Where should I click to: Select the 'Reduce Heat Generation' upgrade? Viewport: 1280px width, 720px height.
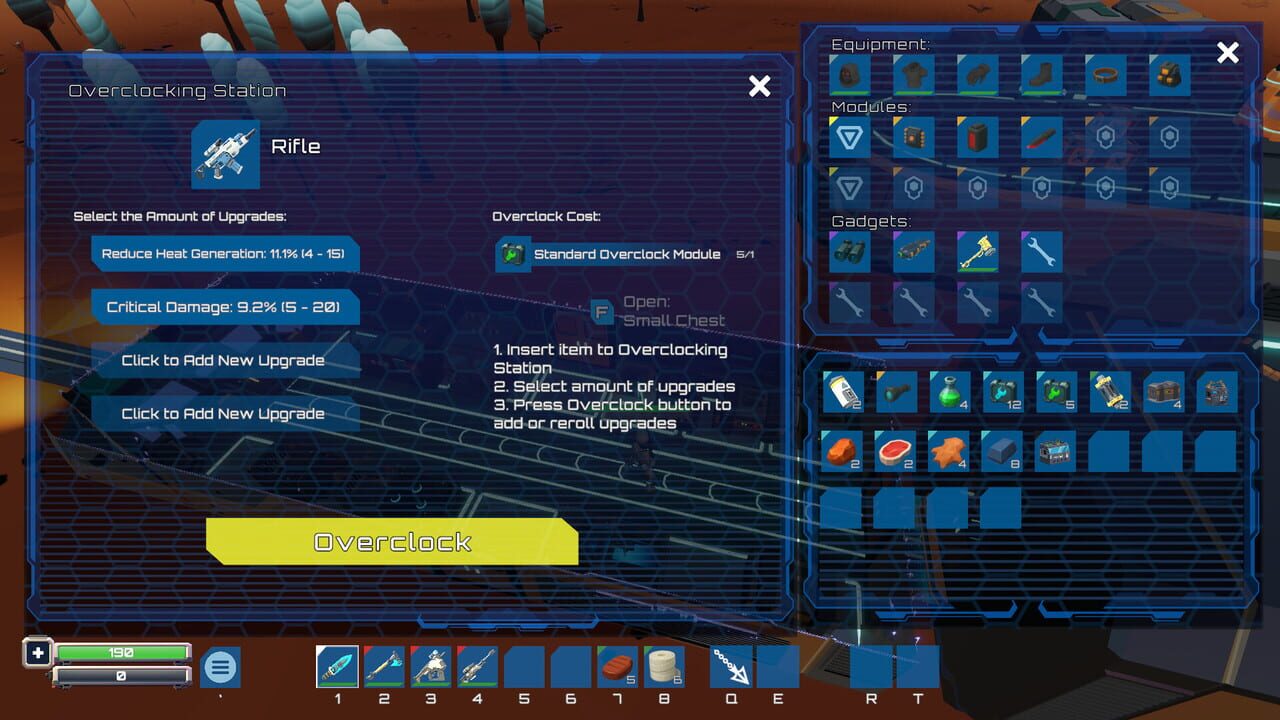point(222,254)
